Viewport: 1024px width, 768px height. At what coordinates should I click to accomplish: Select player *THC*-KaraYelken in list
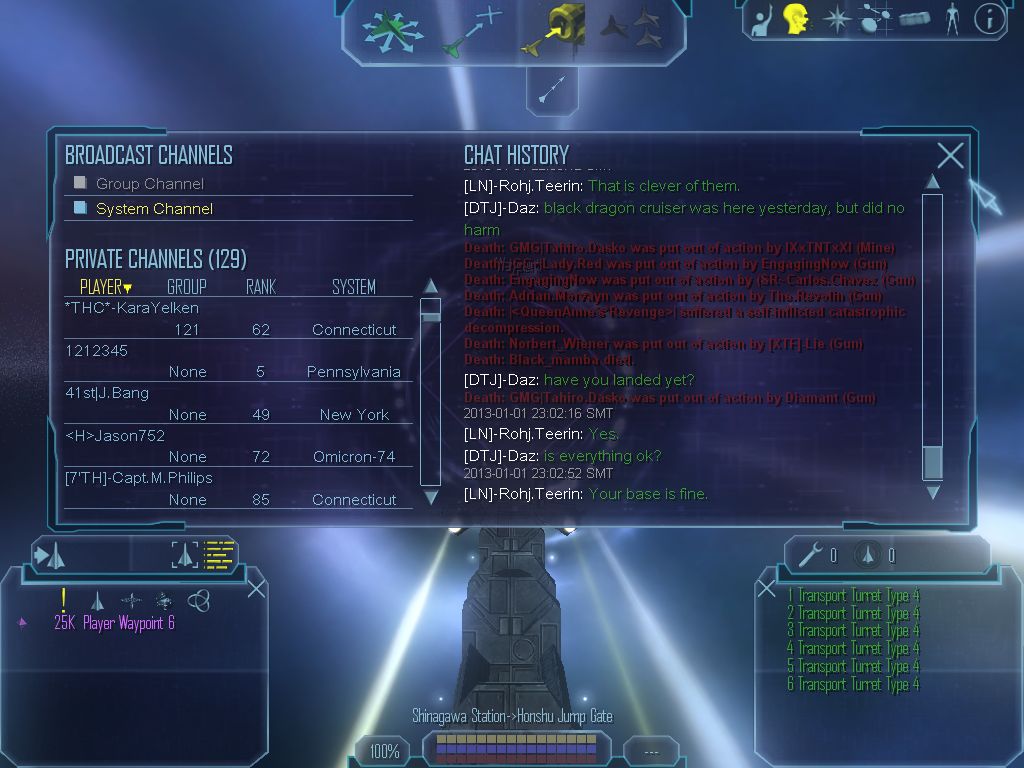(x=131, y=308)
